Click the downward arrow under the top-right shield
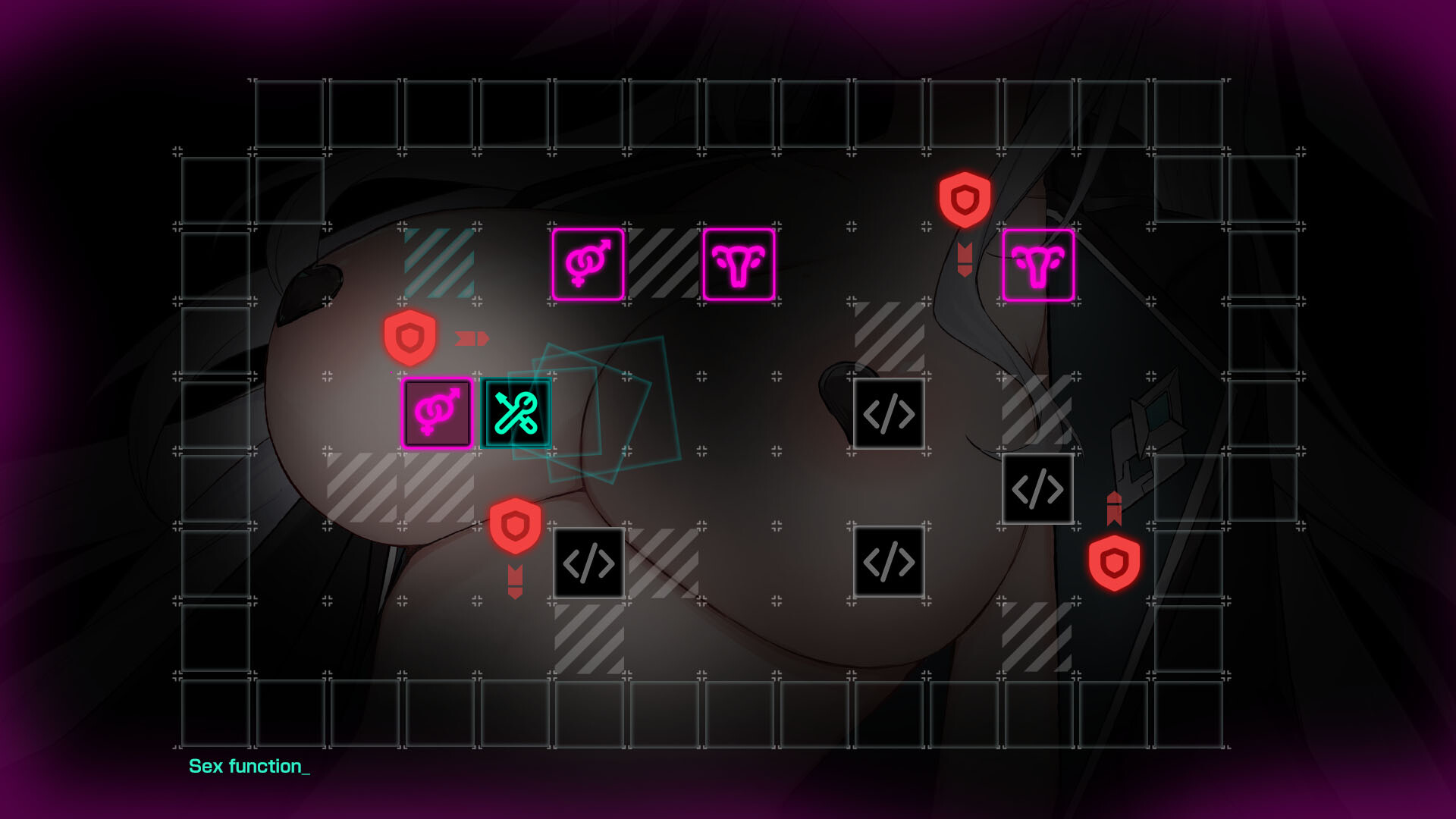This screenshot has height=819, width=1456. tap(964, 258)
